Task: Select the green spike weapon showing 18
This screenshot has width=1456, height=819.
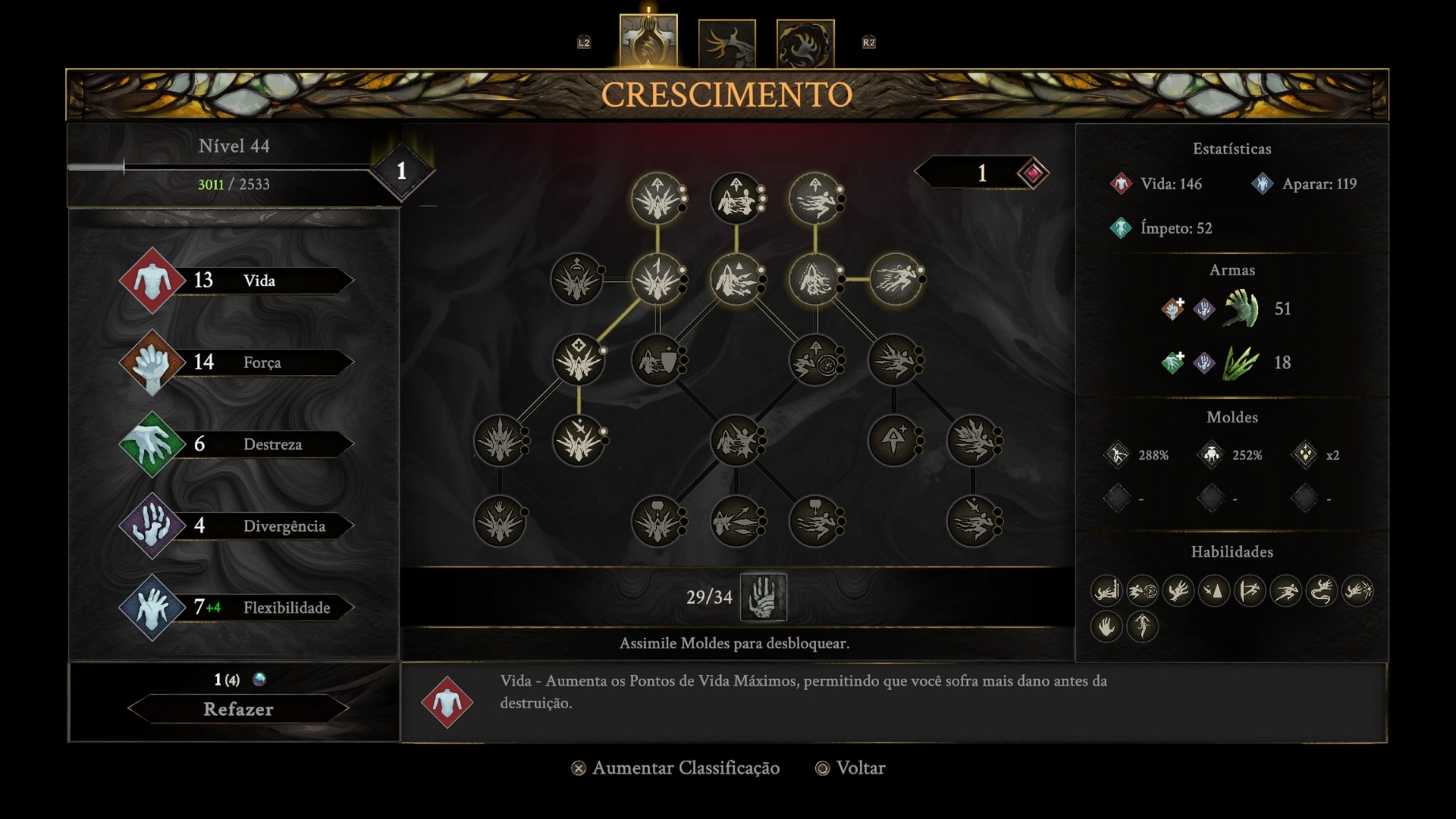Action: point(1241,362)
